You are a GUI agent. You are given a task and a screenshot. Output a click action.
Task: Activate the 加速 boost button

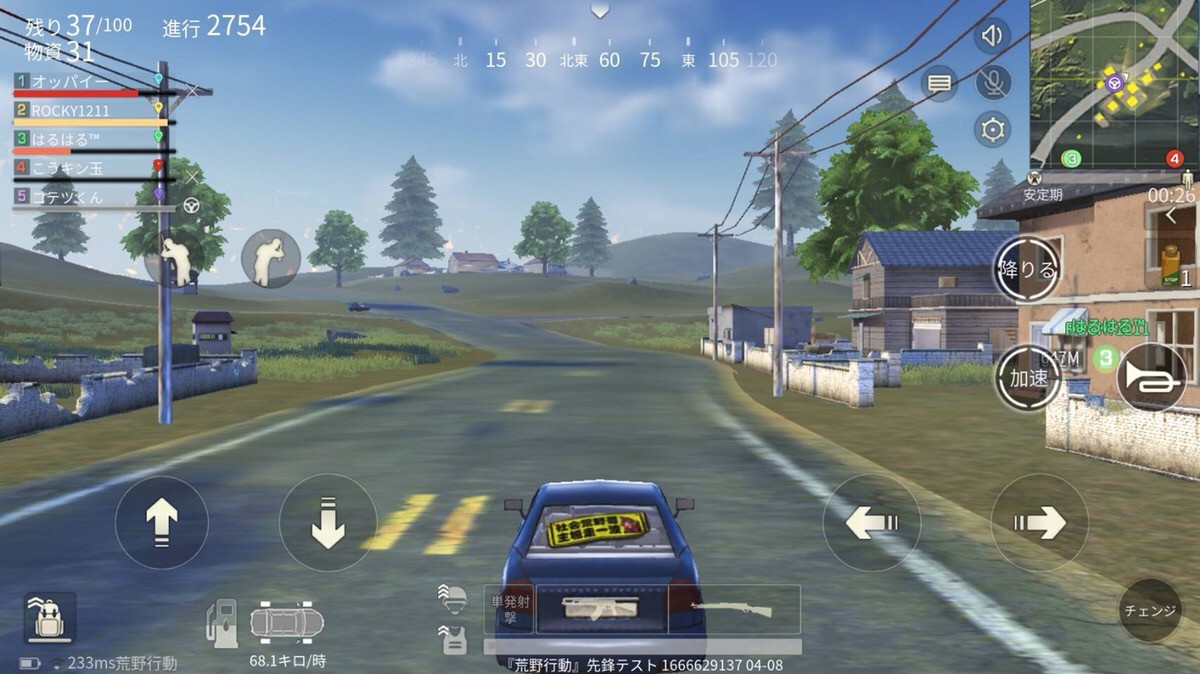[1027, 377]
